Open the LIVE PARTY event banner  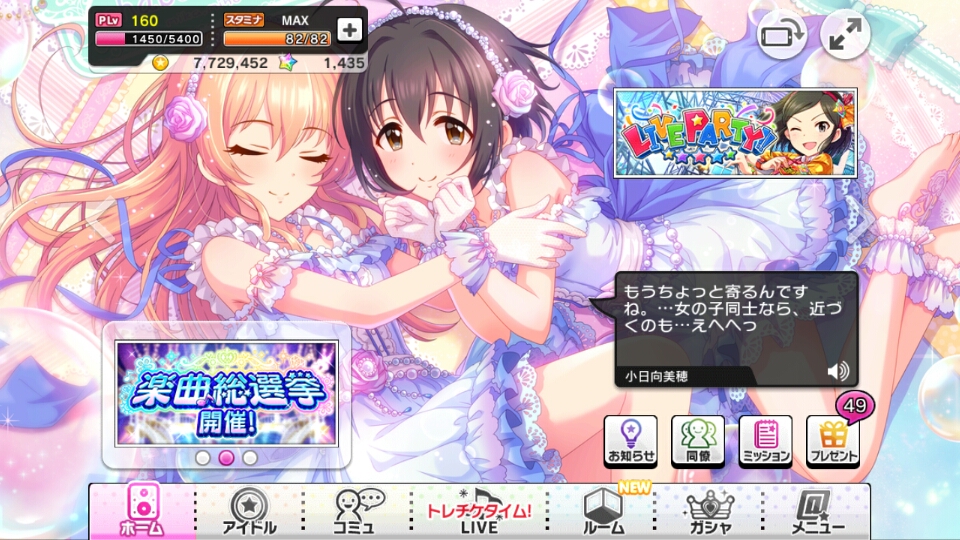pyautogui.click(x=735, y=134)
